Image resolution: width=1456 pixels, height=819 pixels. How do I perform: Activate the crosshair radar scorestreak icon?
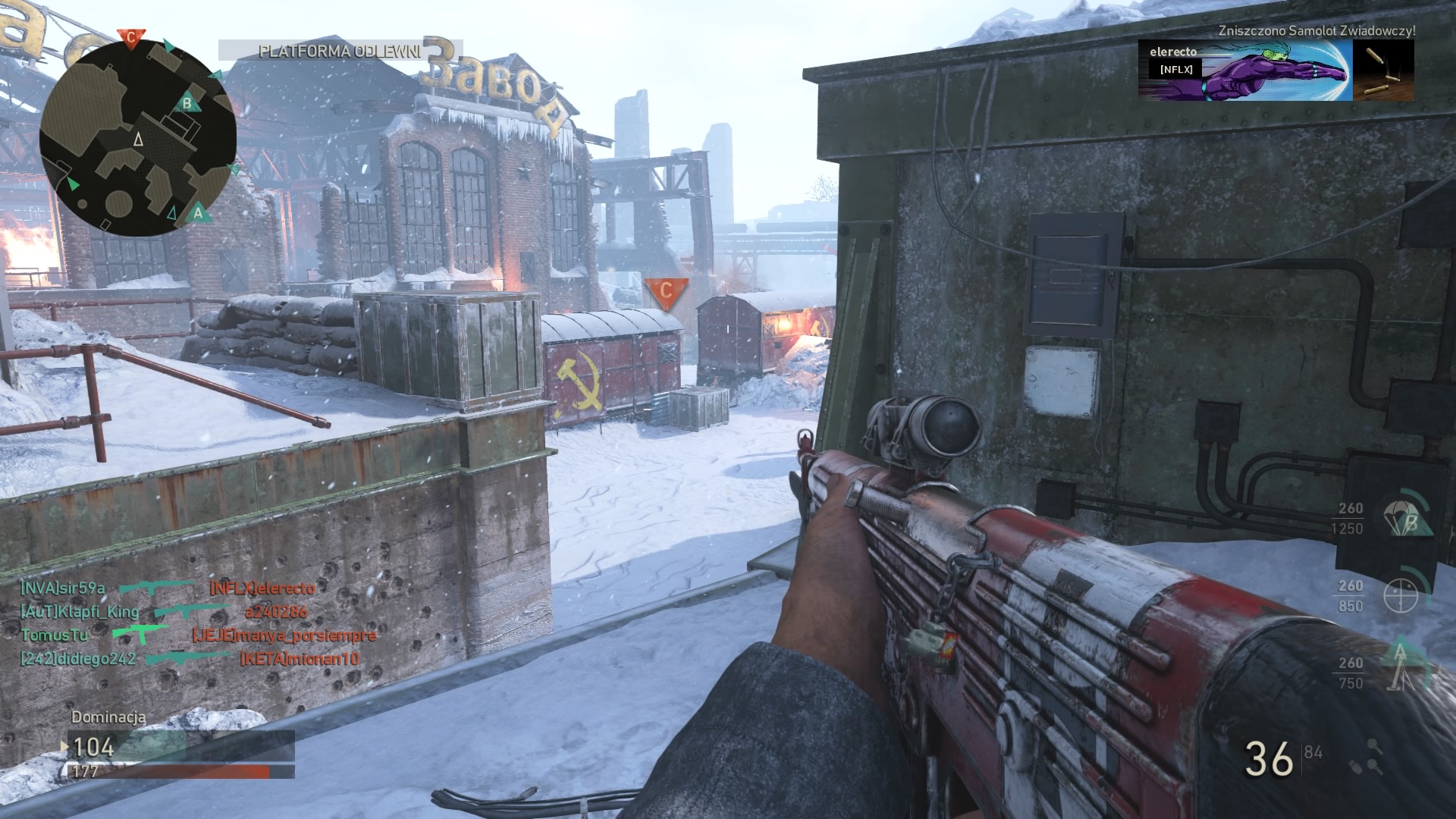(1401, 595)
